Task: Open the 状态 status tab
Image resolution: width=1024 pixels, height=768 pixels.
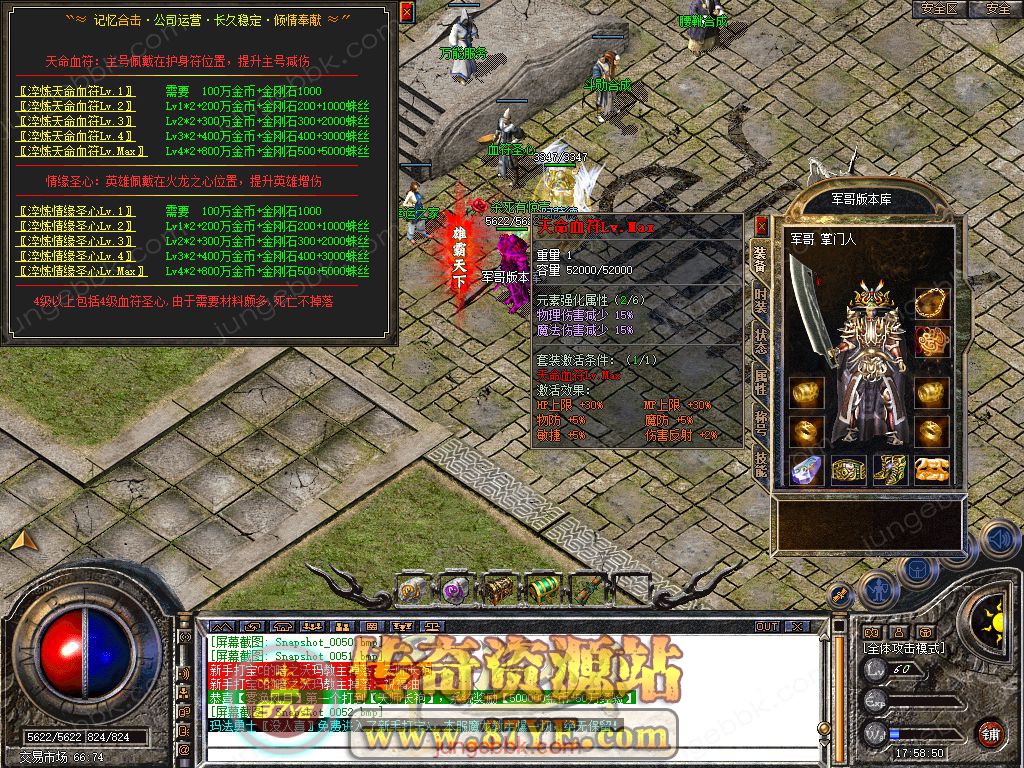Action: pos(760,340)
